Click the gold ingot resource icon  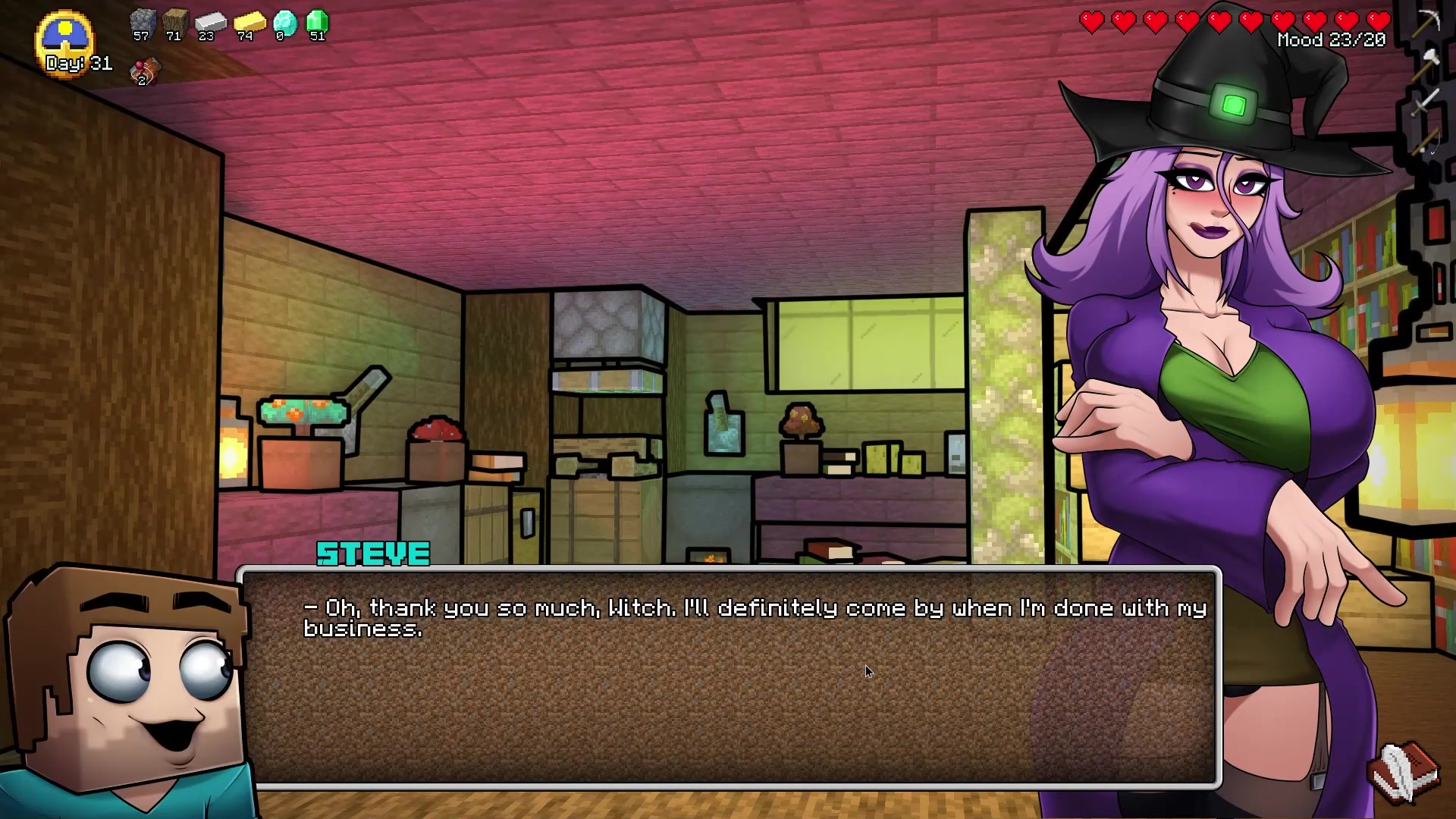tap(248, 23)
